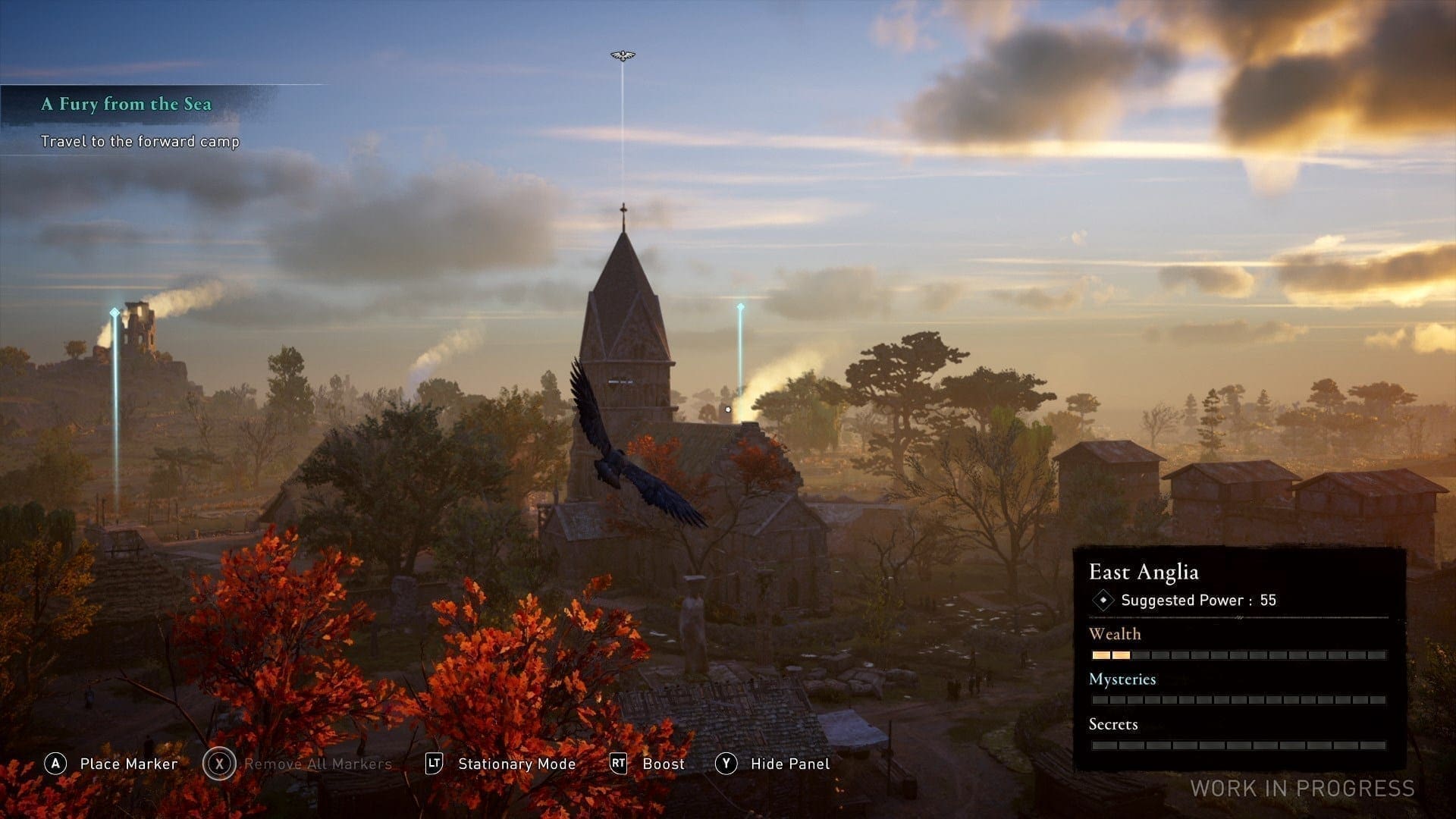The image size is (1456, 819).
Task: Select the winged synchronization icon above the church spire
Action: (623, 55)
